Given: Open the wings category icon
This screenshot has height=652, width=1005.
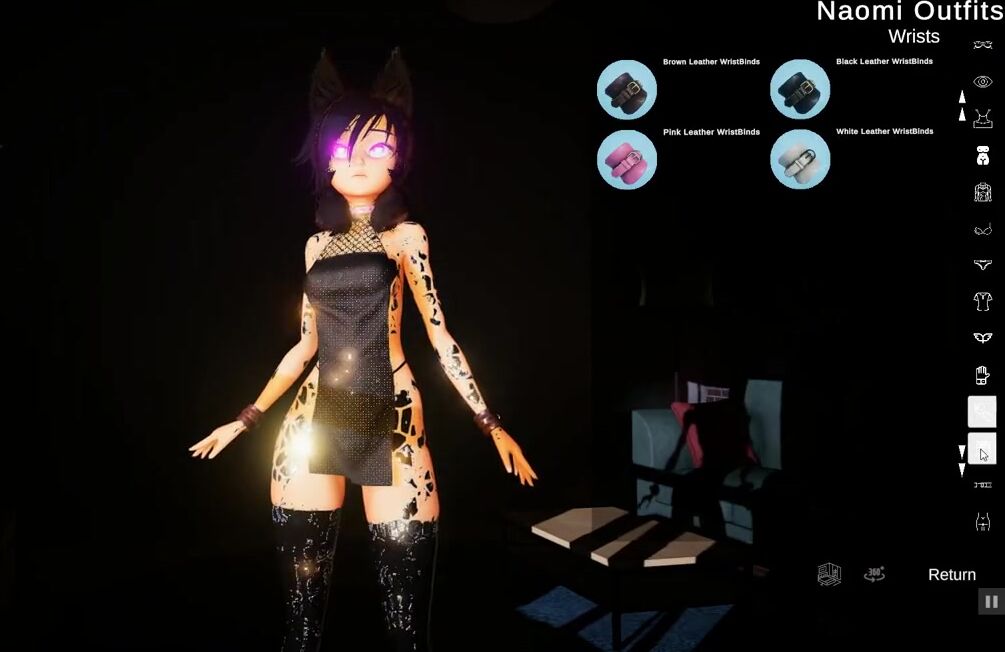Looking at the screenshot, I should click(x=982, y=338).
